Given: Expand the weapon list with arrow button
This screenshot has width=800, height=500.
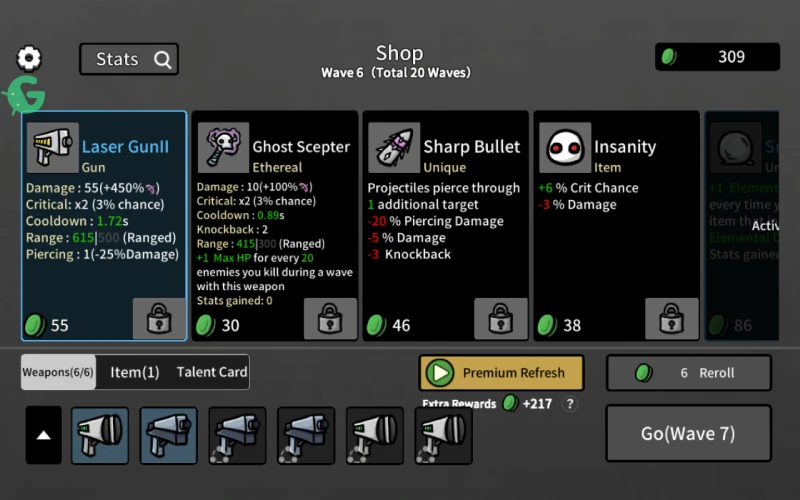Looking at the screenshot, I should tap(43, 435).
